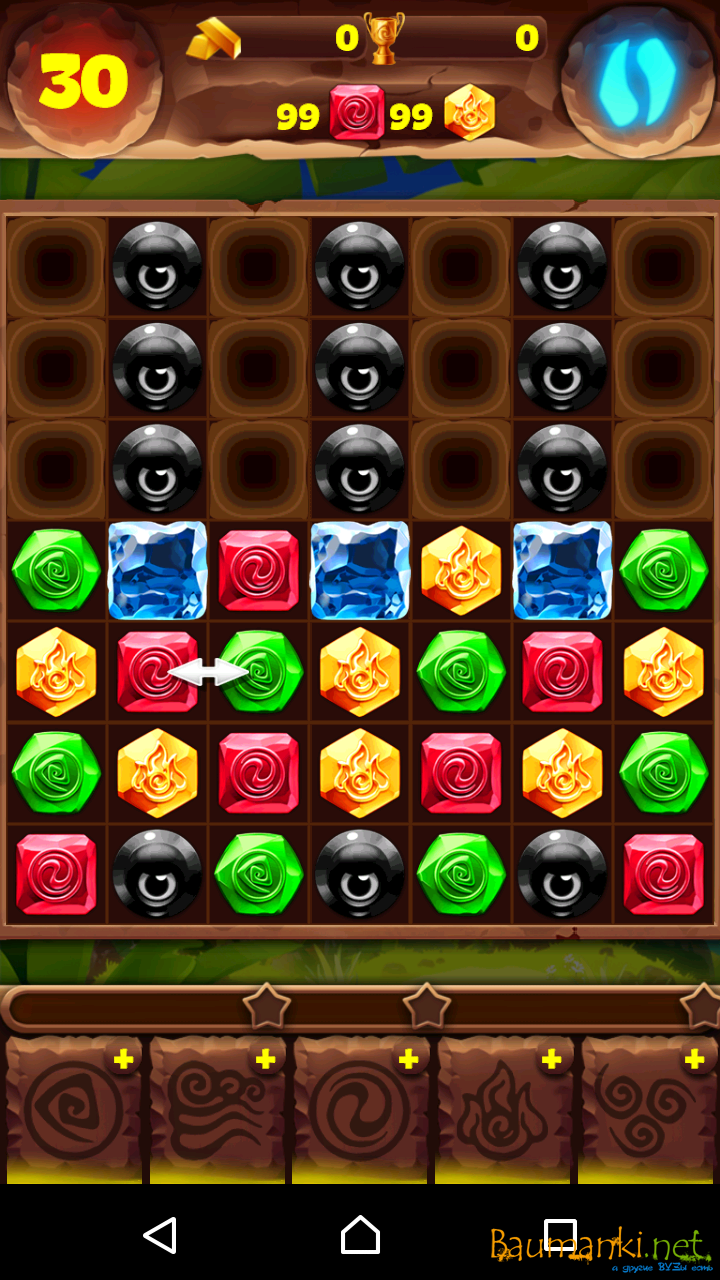Go to the Android home screen
Image resolution: width=720 pixels, height=1280 pixels.
[360, 1236]
